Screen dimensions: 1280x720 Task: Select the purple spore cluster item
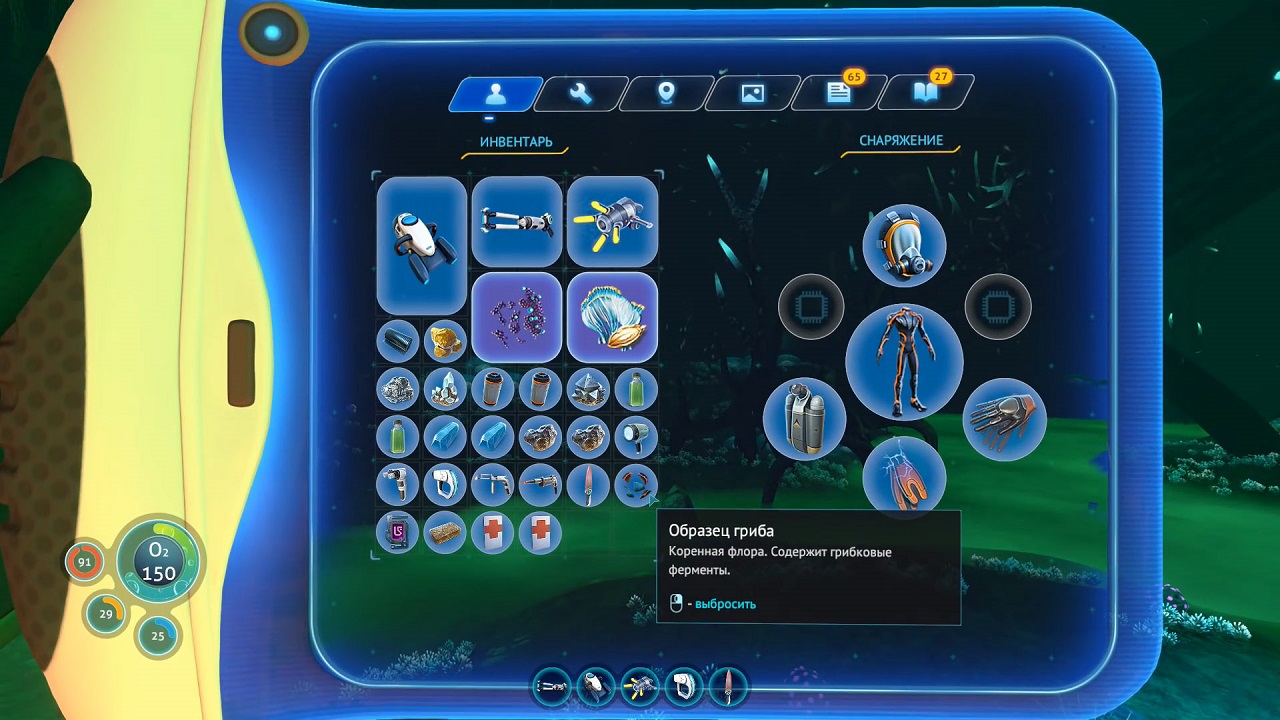[x=516, y=316]
